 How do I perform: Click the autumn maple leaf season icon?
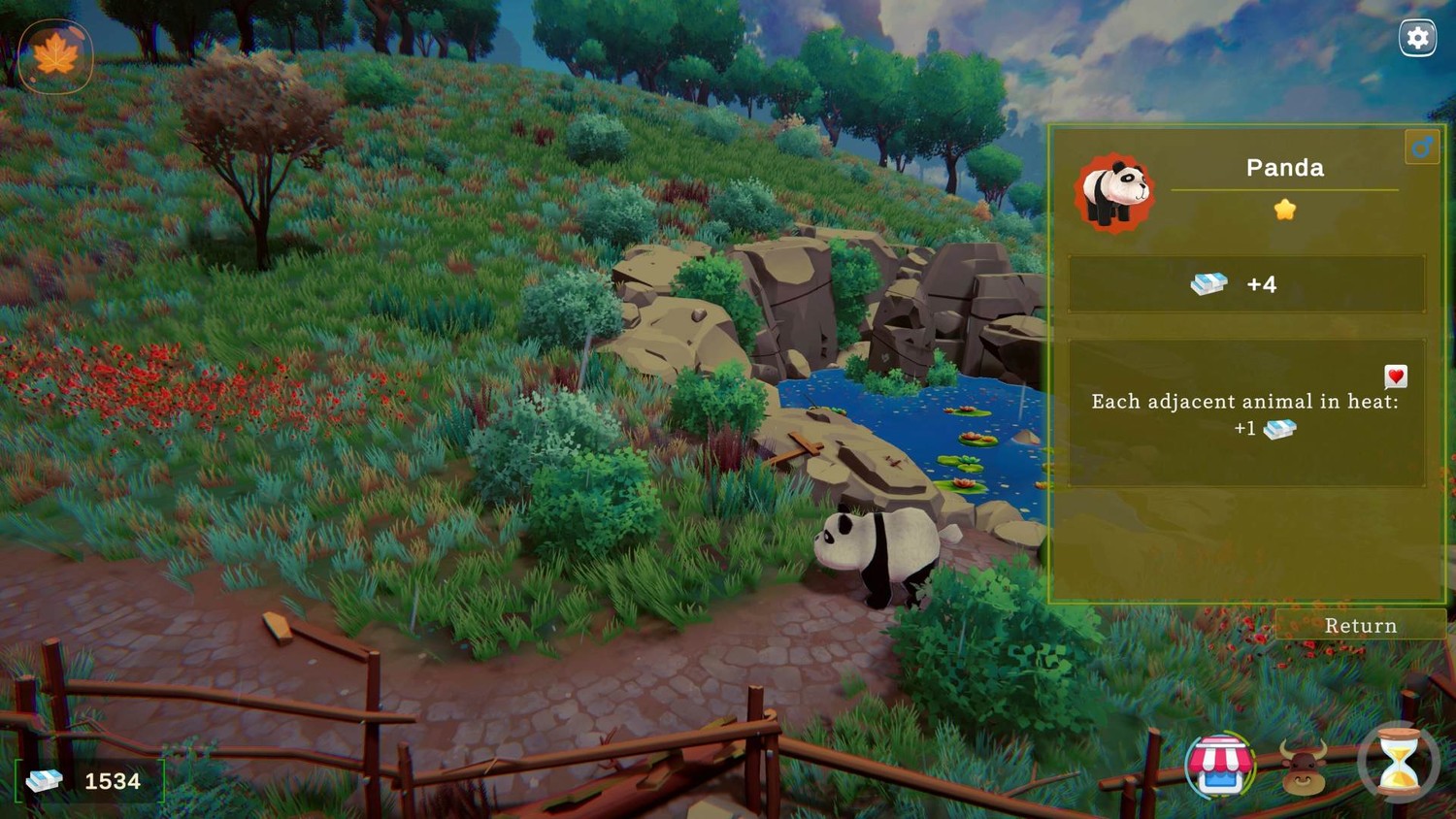coord(55,54)
